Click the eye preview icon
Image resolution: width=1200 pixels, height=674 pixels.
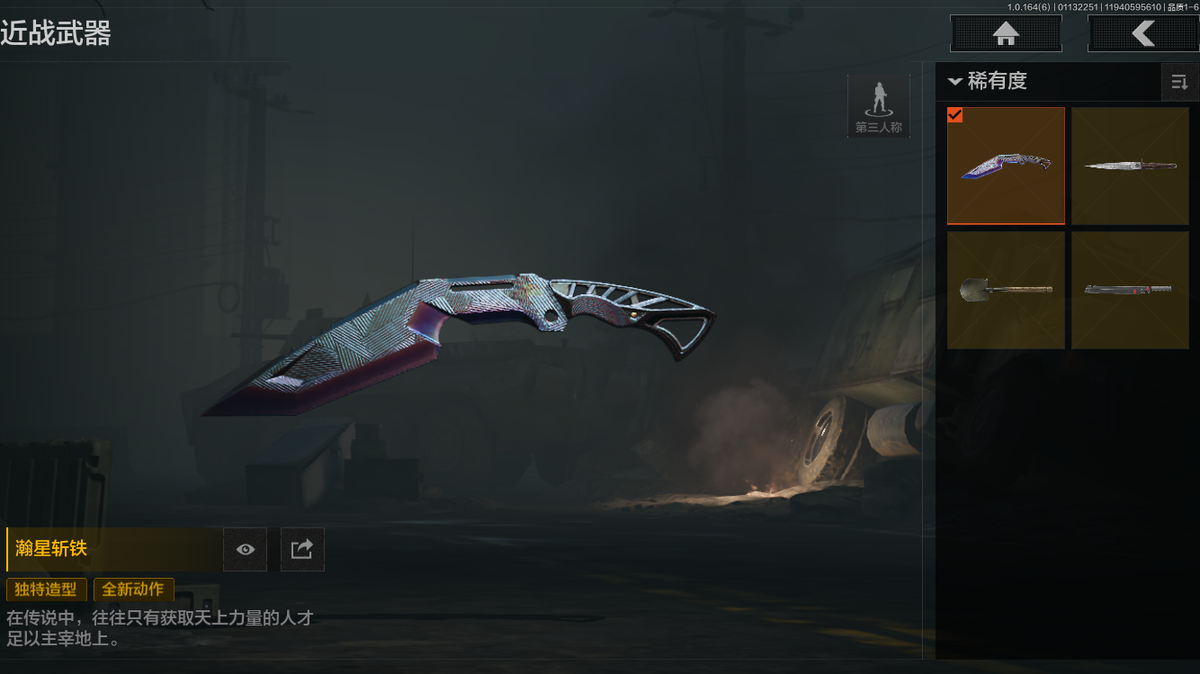pos(245,549)
